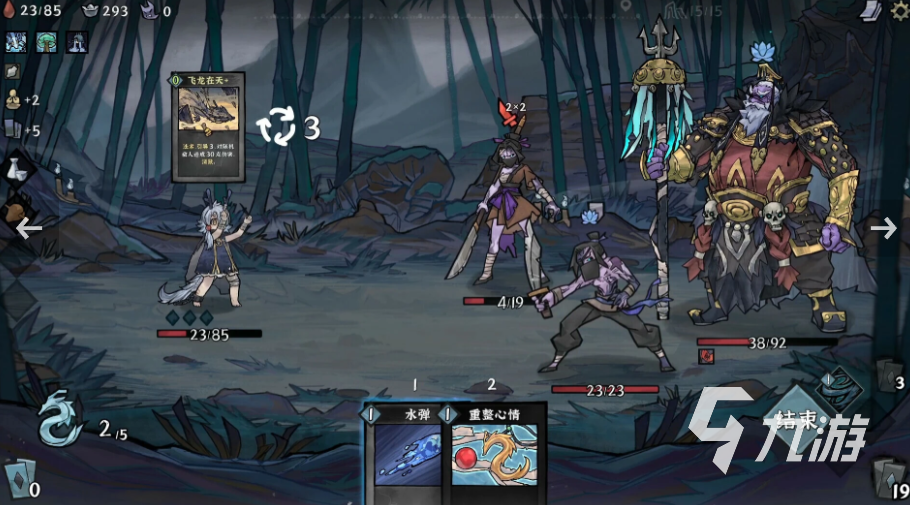The image size is (910, 505).
Task: Inspect the dark figure relic icon
Action: pyautogui.click(x=77, y=41)
